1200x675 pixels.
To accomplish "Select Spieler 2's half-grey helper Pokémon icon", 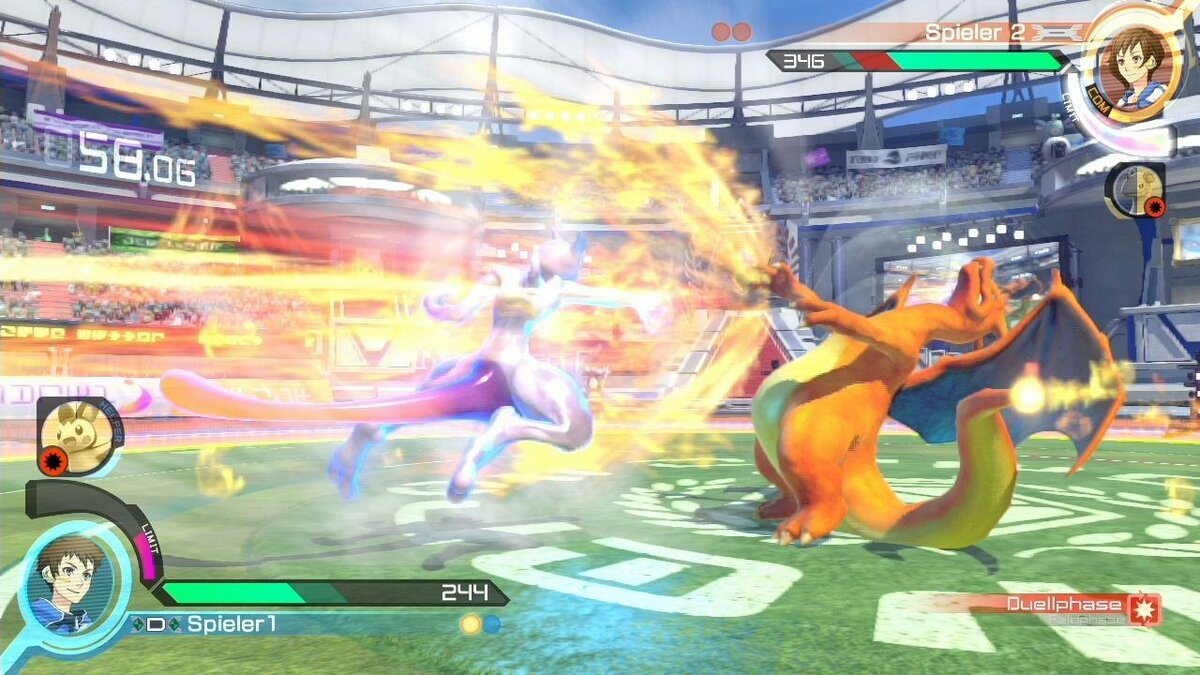I will coord(1135,190).
